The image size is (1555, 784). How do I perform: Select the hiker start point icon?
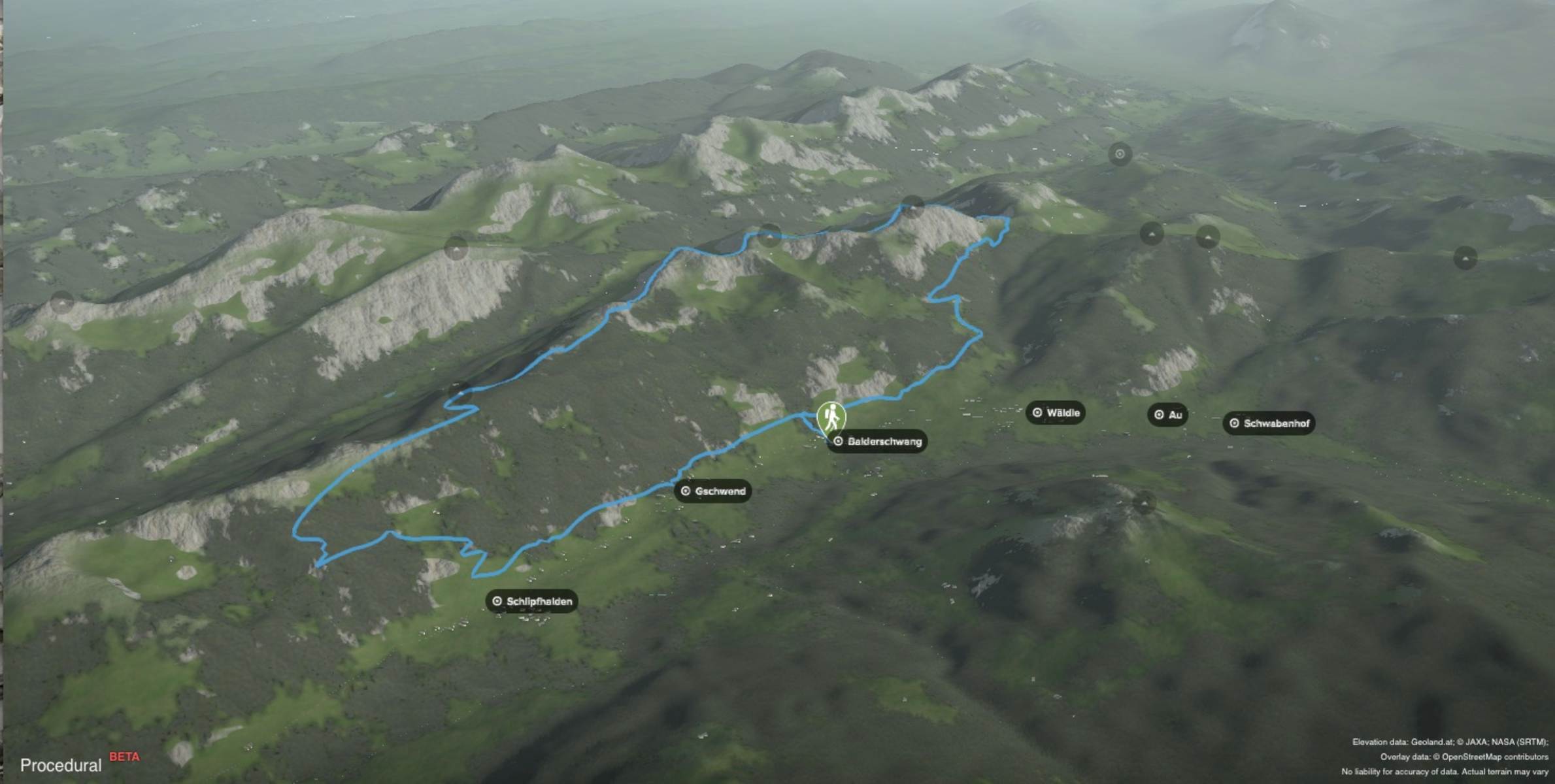click(831, 417)
